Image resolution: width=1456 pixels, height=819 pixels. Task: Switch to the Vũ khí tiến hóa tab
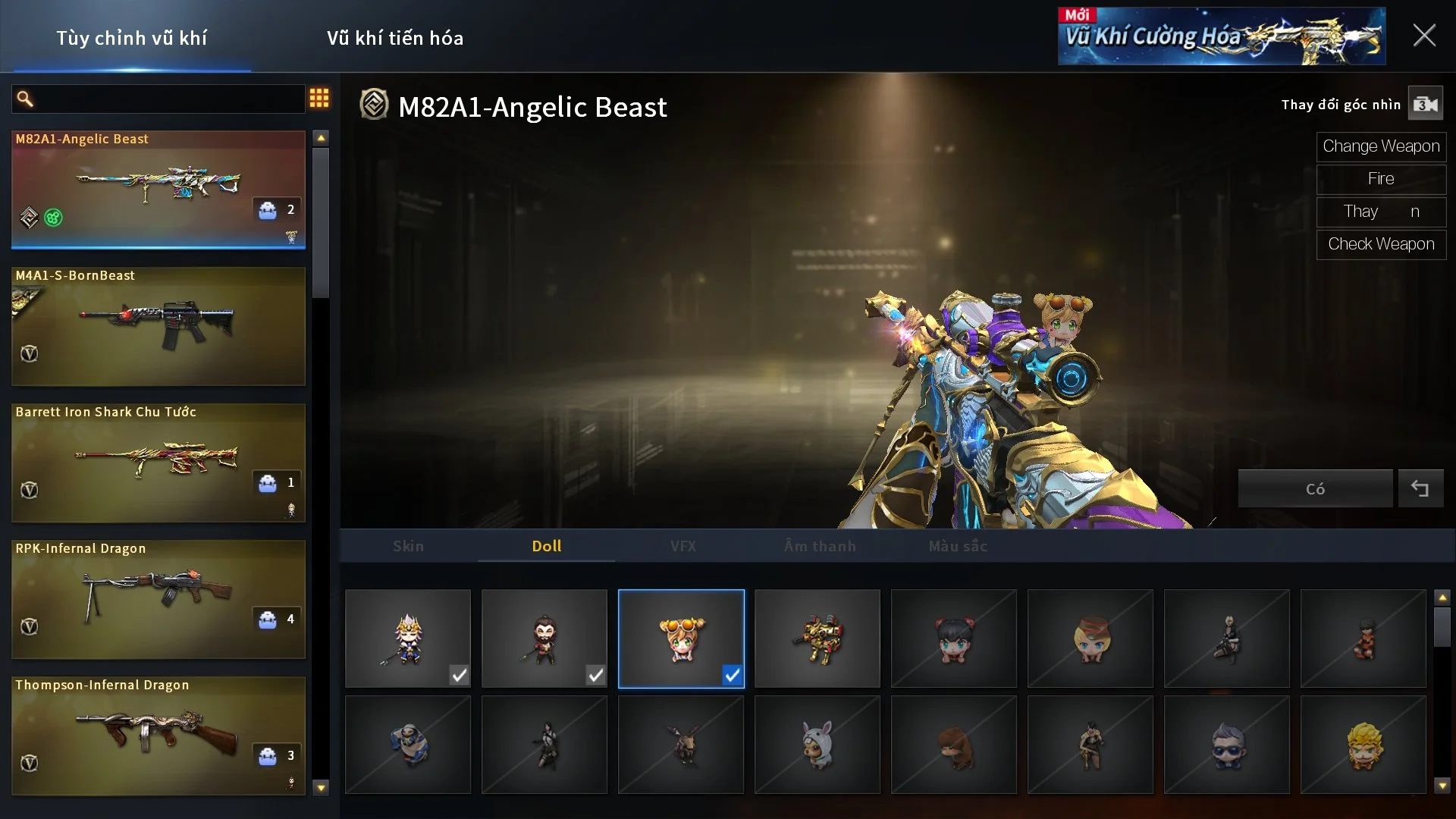point(395,38)
